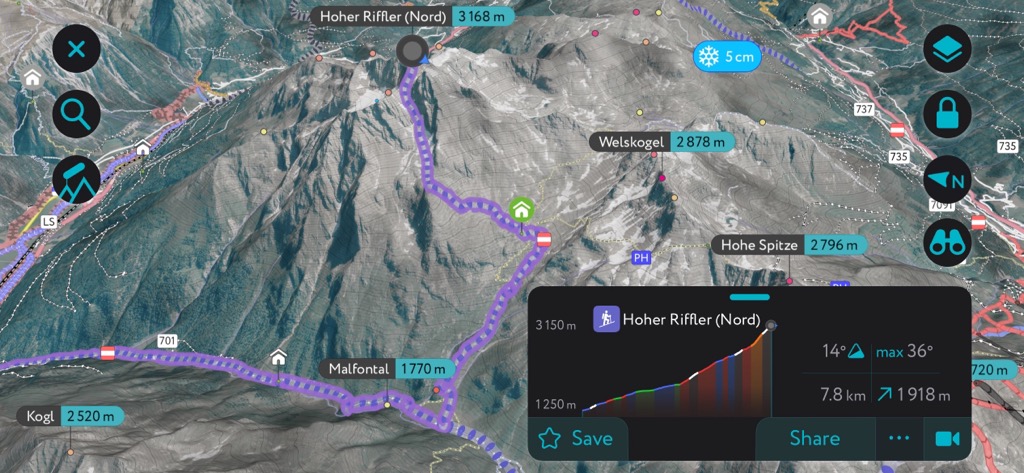The image size is (1024, 473).
Task: Reset orientation with the north compass
Action: [947, 180]
